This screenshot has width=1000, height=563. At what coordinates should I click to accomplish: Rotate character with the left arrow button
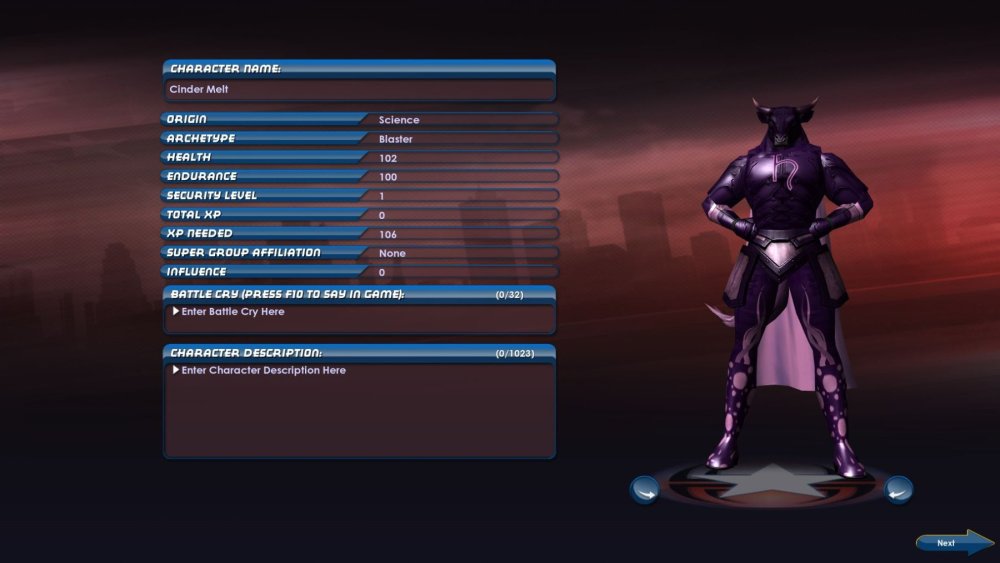pos(644,490)
